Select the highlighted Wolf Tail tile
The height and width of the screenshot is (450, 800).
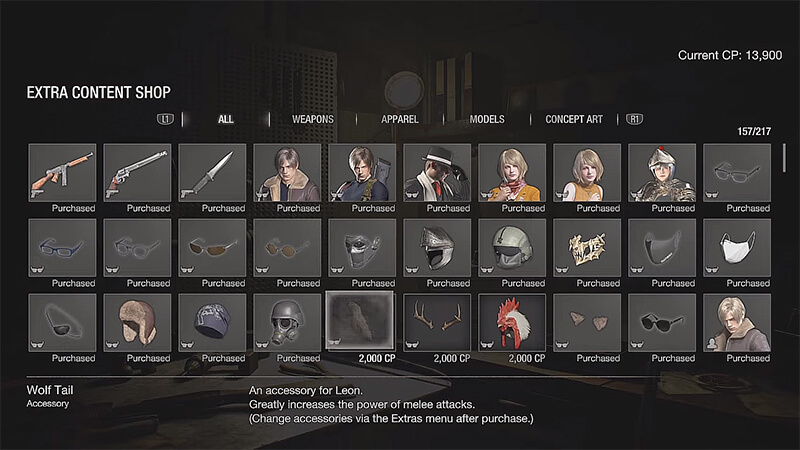pos(361,324)
